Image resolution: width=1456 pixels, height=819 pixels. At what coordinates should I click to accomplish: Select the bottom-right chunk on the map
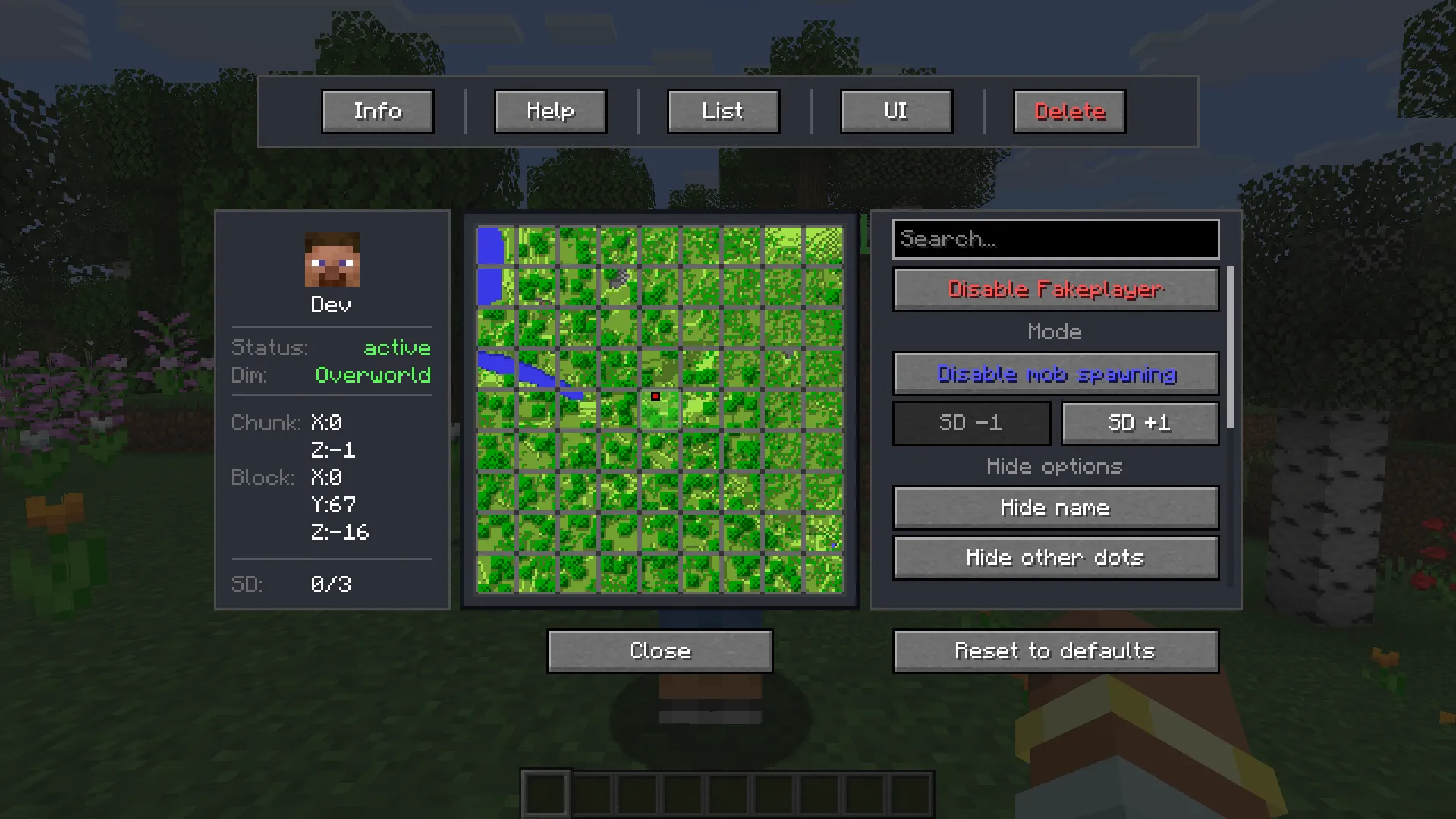point(825,575)
